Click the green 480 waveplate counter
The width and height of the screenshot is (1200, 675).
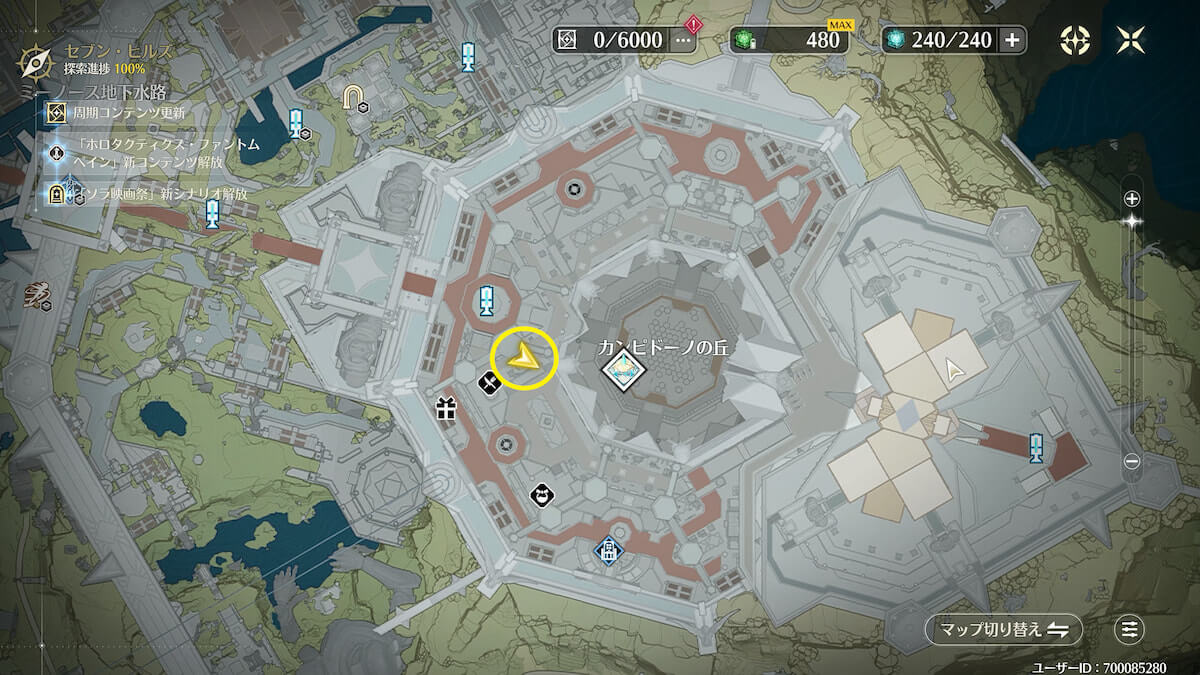click(x=790, y=40)
